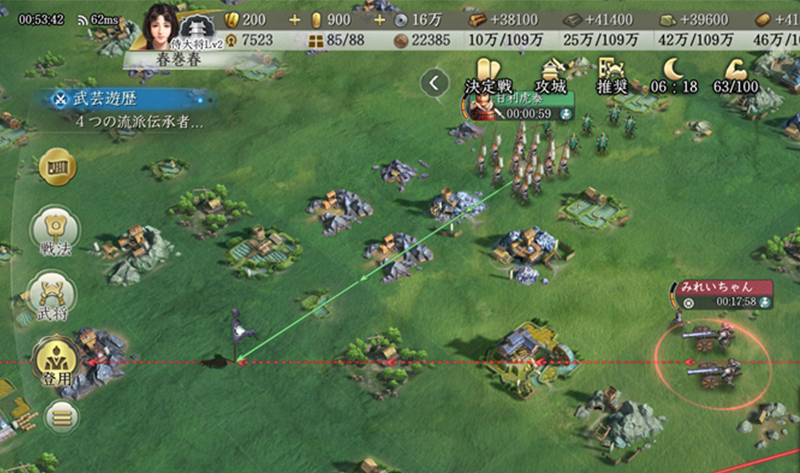This screenshot has width=800, height=473.
Task: Add more gold ingots with plus button
Action: pos(294,20)
